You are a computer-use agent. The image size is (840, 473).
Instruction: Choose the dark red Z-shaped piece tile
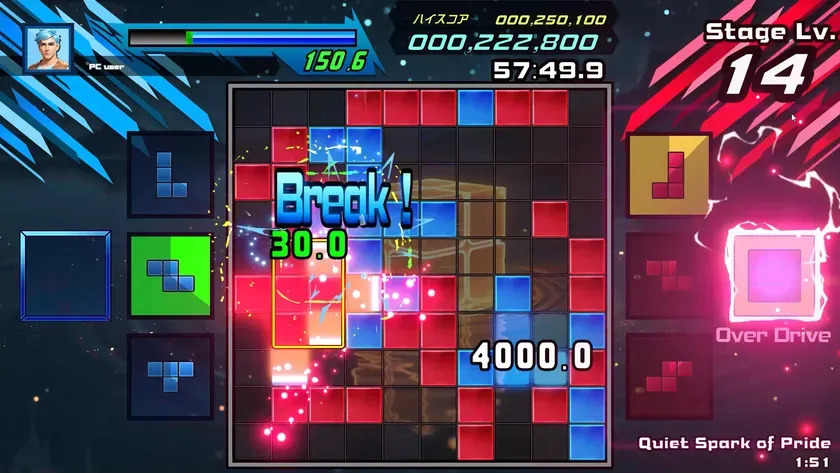669,275
